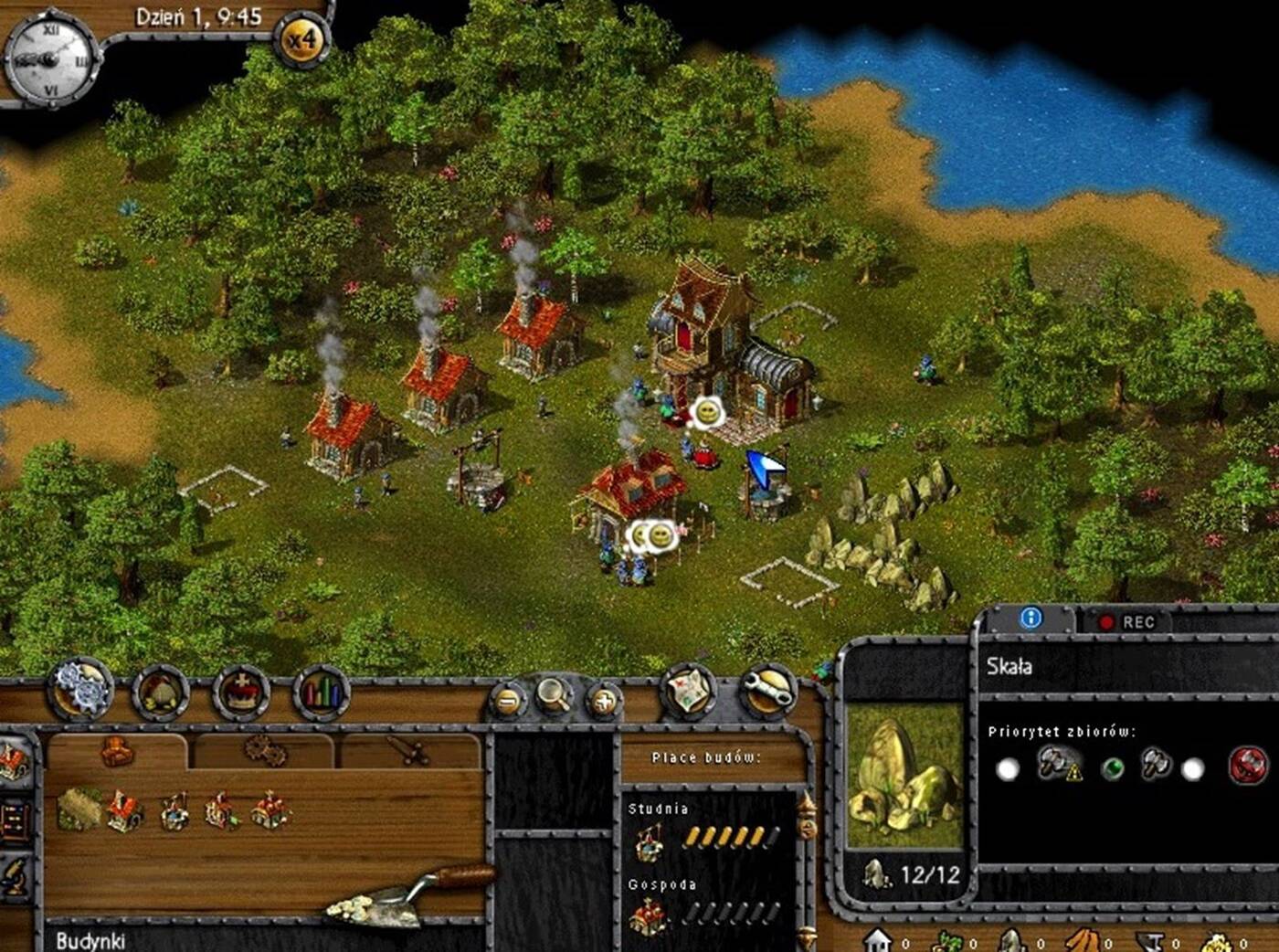Open the map scroll button
The width and height of the screenshot is (1279, 952).
pos(688,690)
